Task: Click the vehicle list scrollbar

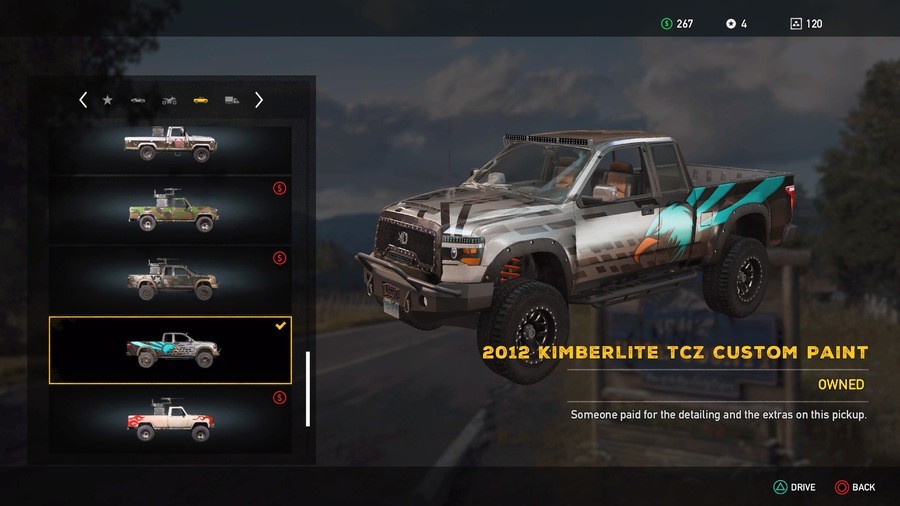Action: click(x=308, y=388)
